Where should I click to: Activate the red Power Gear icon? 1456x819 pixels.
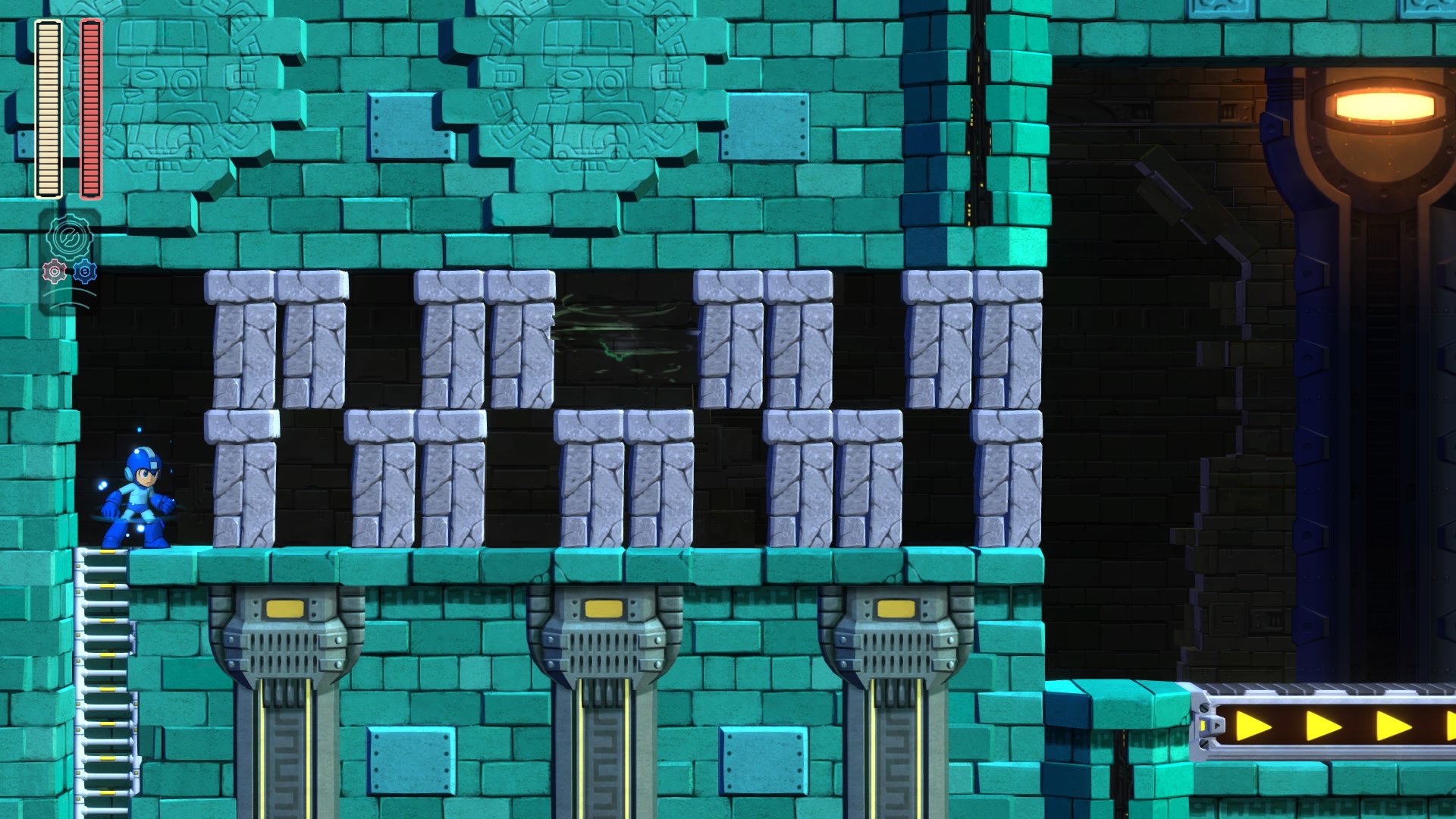pyautogui.click(x=55, y=271)
